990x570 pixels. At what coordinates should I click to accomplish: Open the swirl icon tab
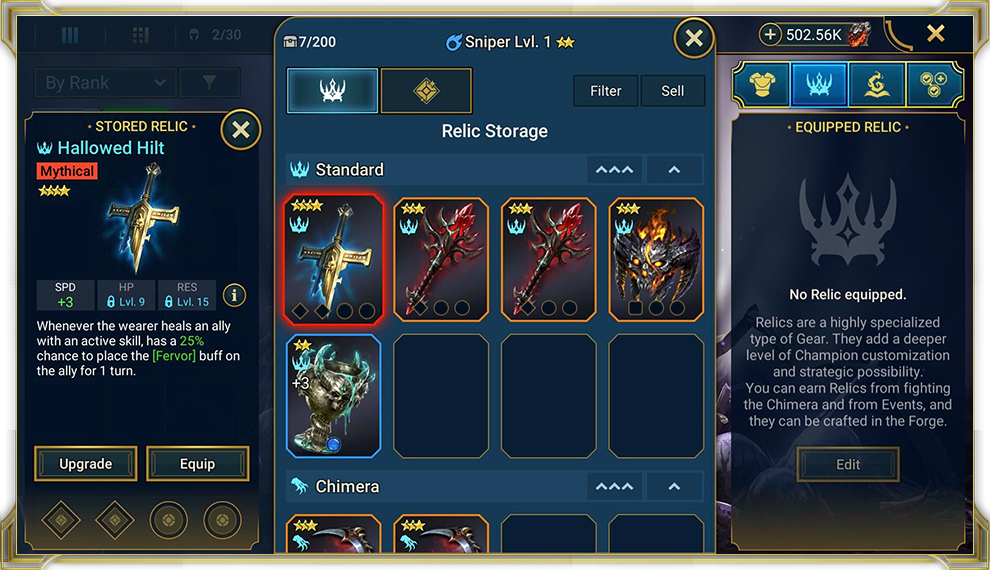(877, 85)
